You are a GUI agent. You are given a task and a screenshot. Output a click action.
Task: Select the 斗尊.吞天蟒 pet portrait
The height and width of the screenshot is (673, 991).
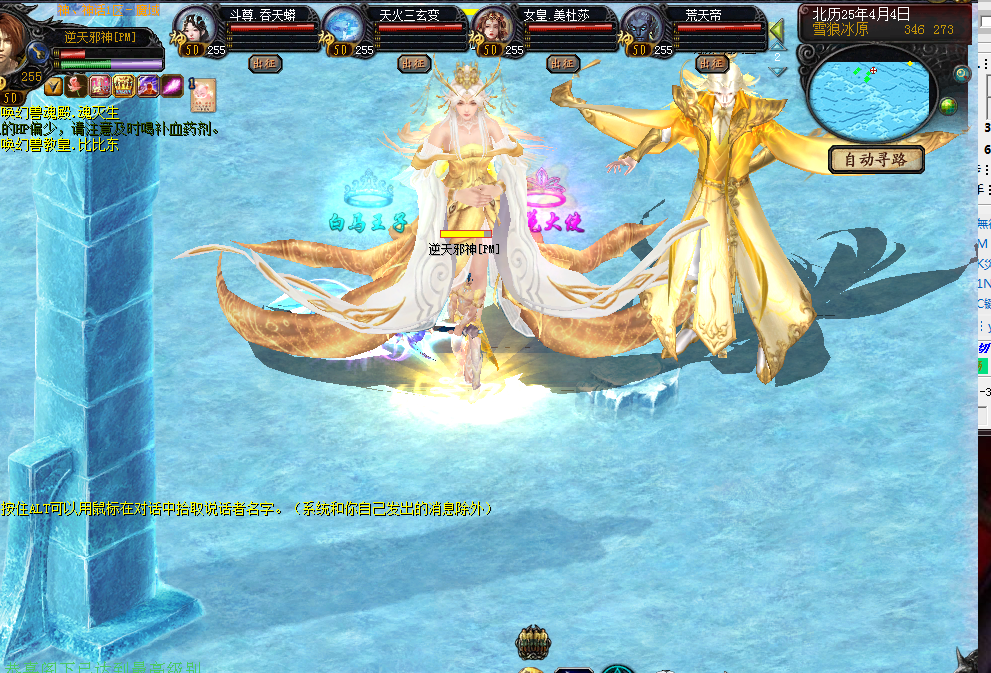click(x=195, y=27)
